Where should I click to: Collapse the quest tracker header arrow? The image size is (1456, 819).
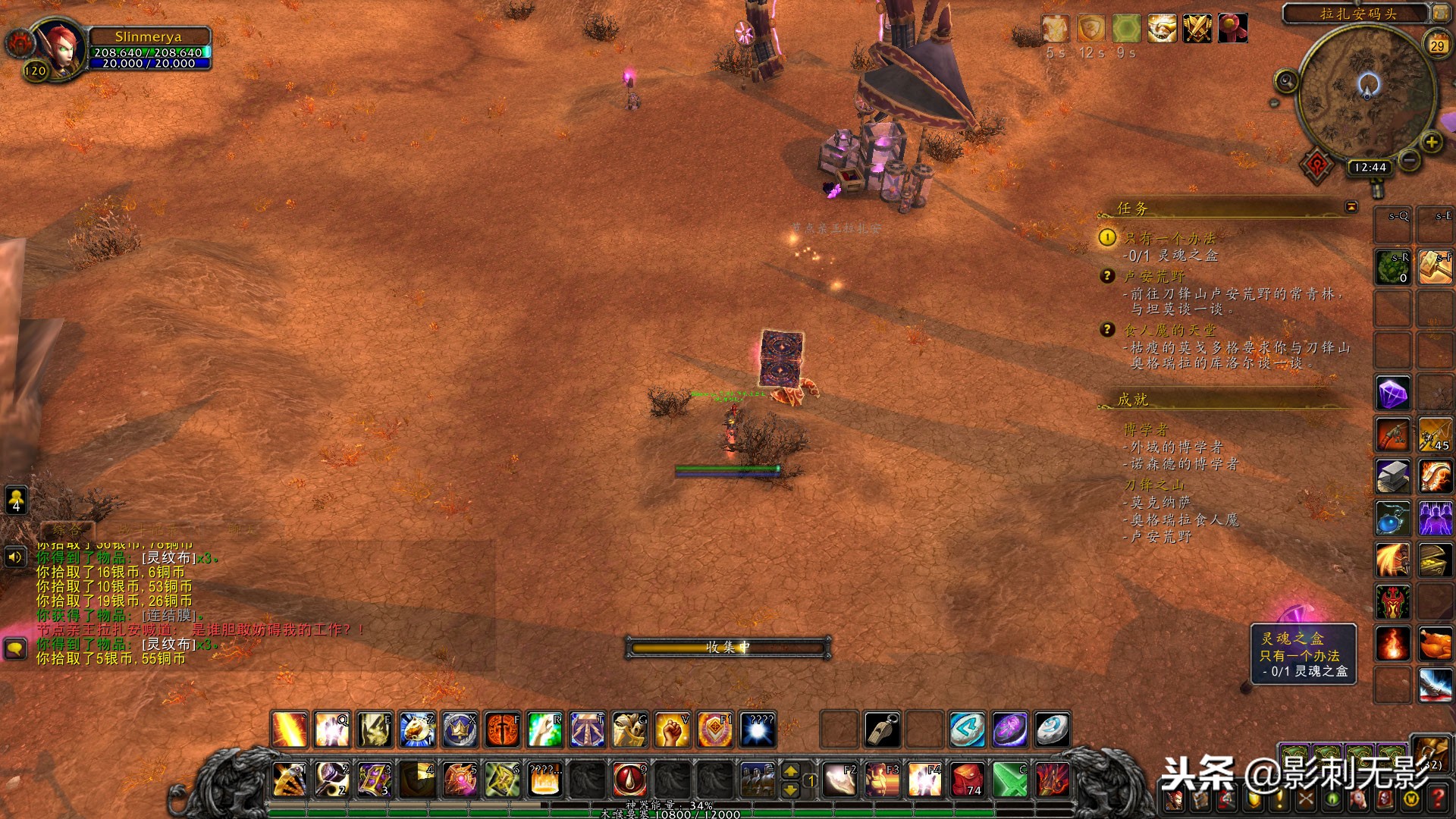(1351, 207)
